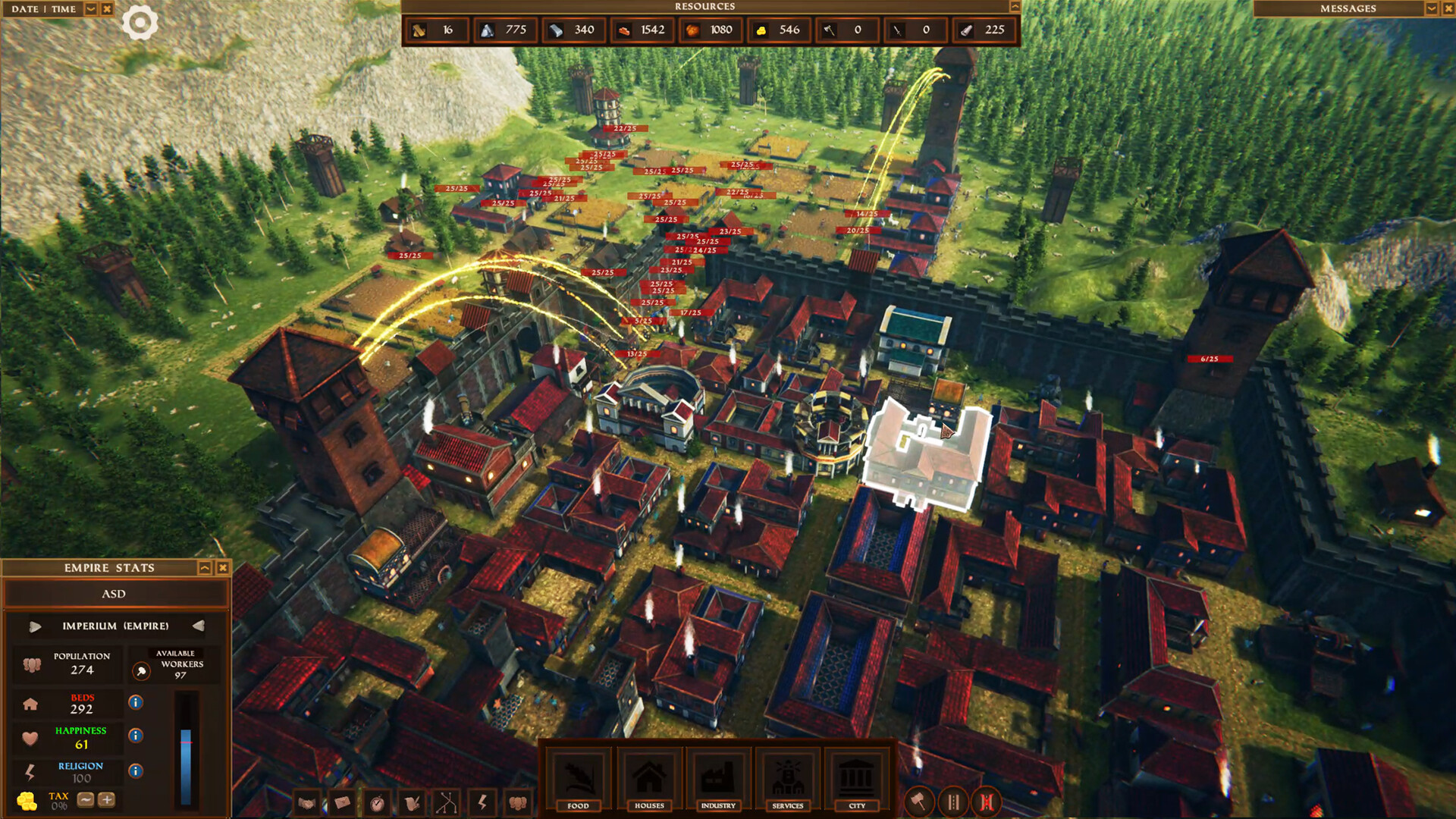
Task: Open the decrees scroll-and-quill icon
Action: [x=412, y=802]
